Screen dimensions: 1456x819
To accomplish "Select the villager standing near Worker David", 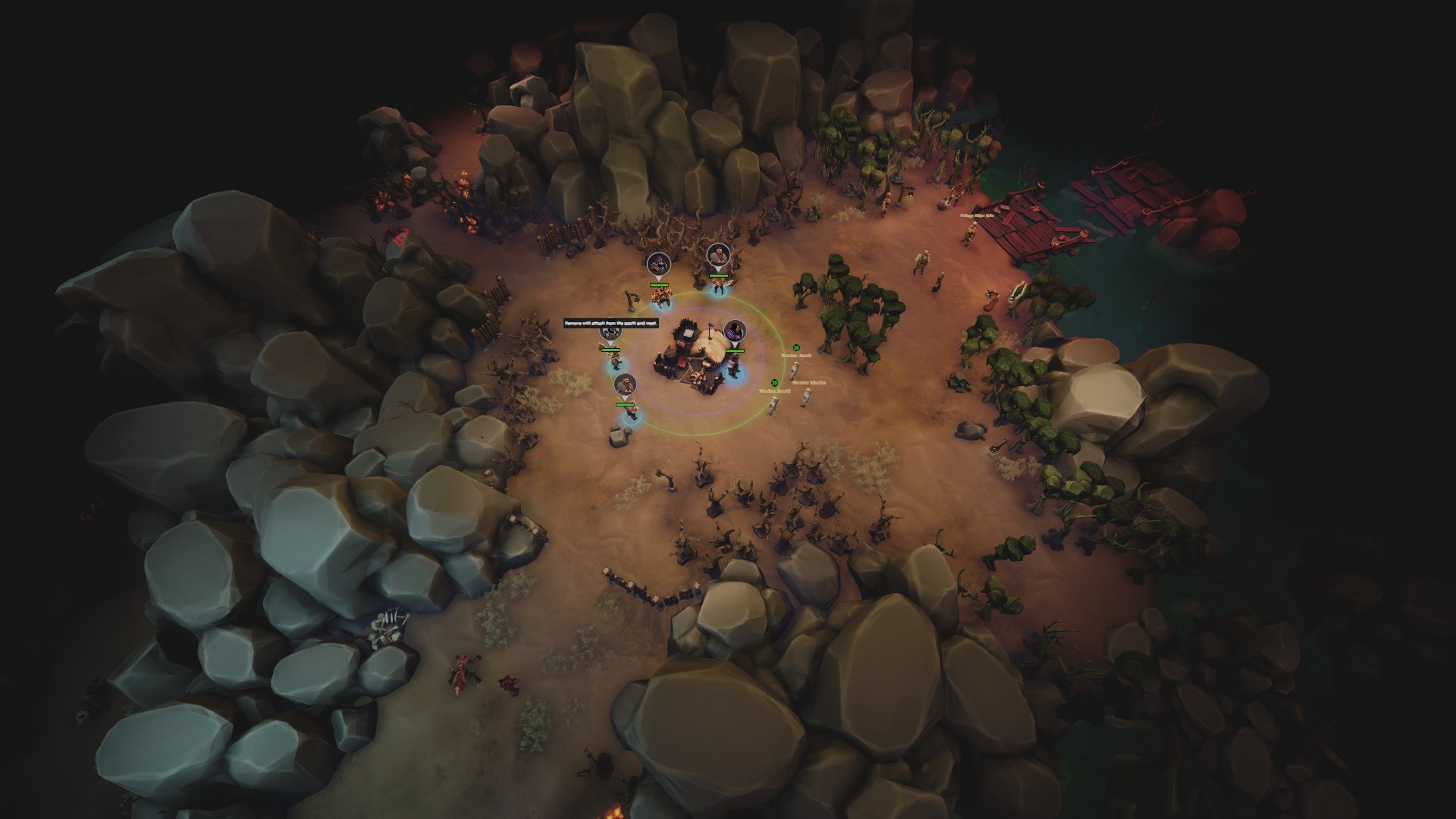I will tap(773, 405).
